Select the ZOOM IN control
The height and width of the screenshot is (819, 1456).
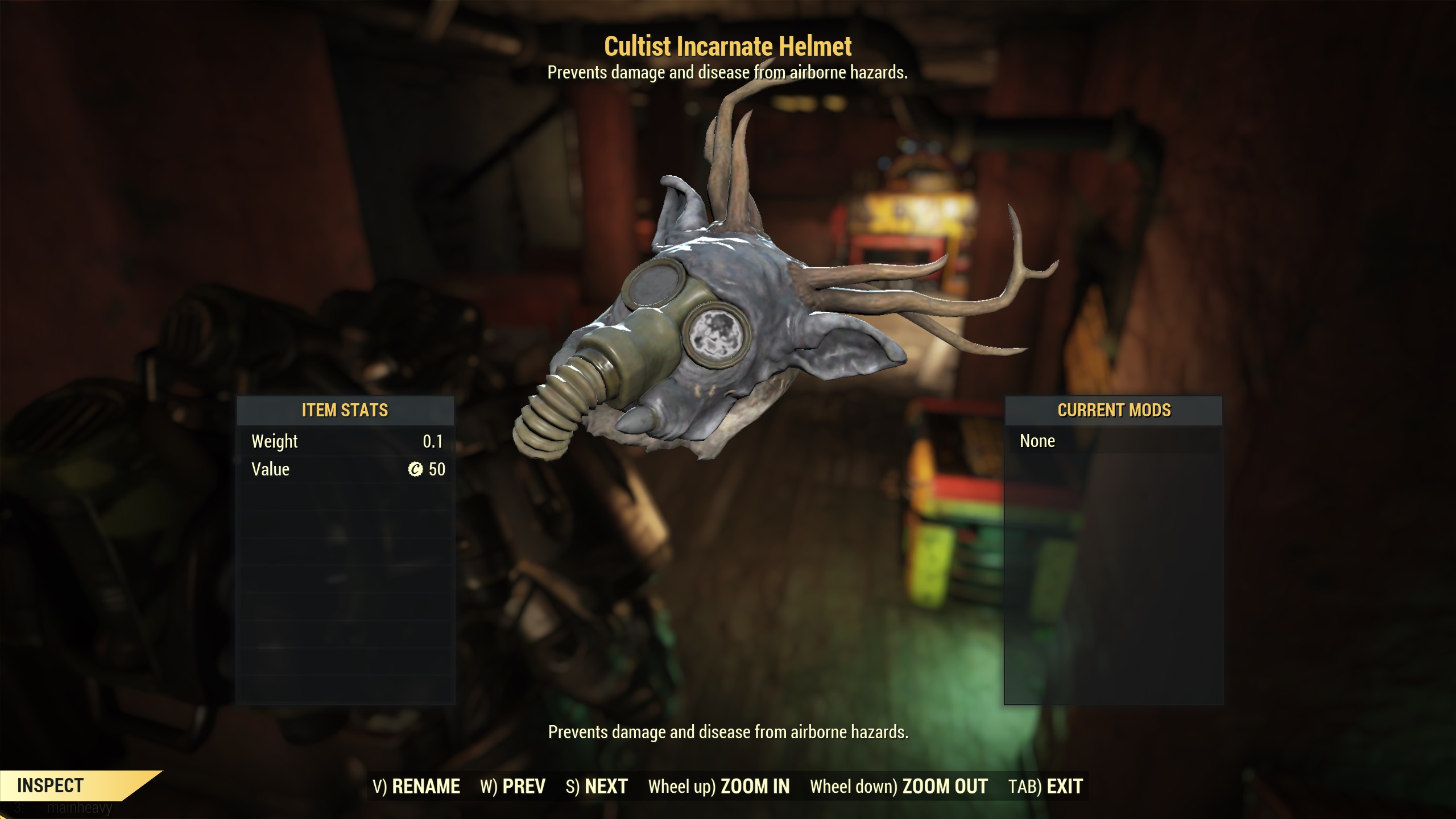pos(754,787)
